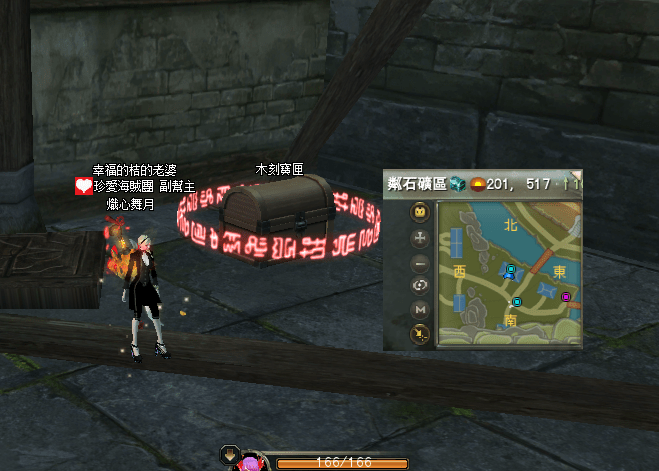
Task: Zoom out the minimap with minus button
Action: pyautogui.click(x=421, y=262)
